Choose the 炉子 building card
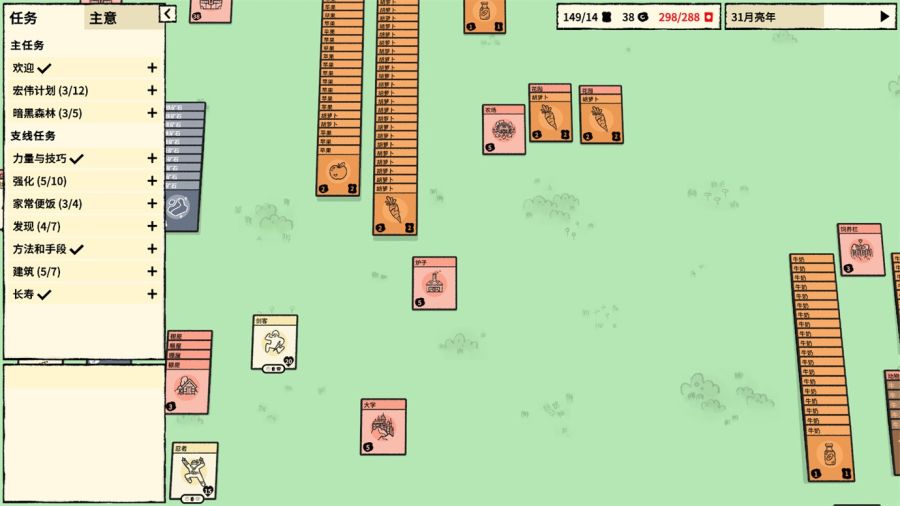This screenshot has width=900, height=506. (434, 284)
